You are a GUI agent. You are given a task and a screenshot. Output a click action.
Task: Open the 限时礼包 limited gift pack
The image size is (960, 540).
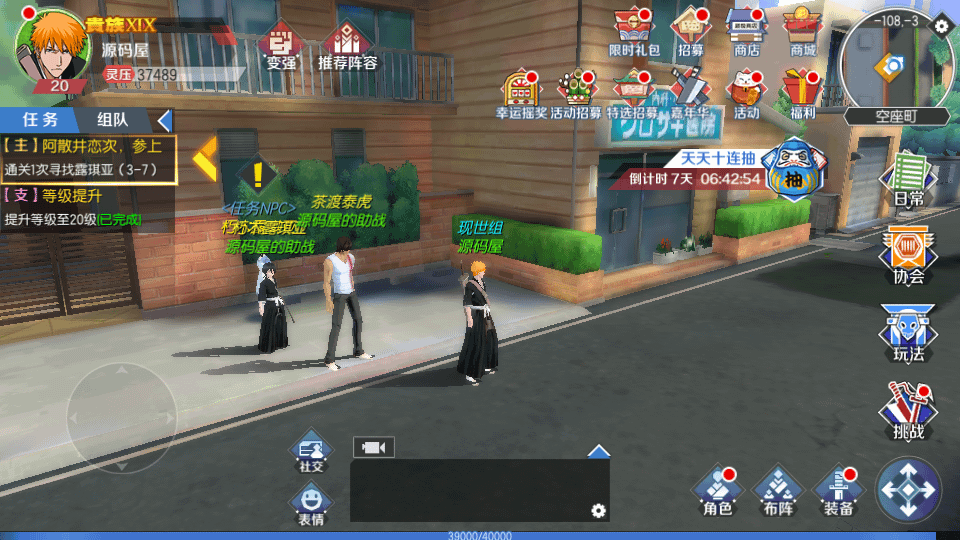click(x=634, y=30)
